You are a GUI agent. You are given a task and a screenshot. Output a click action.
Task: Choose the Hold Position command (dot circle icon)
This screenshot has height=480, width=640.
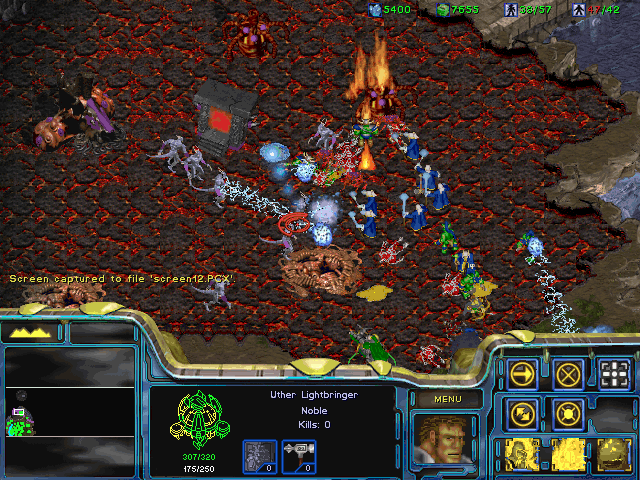click(x=569, y=413)
